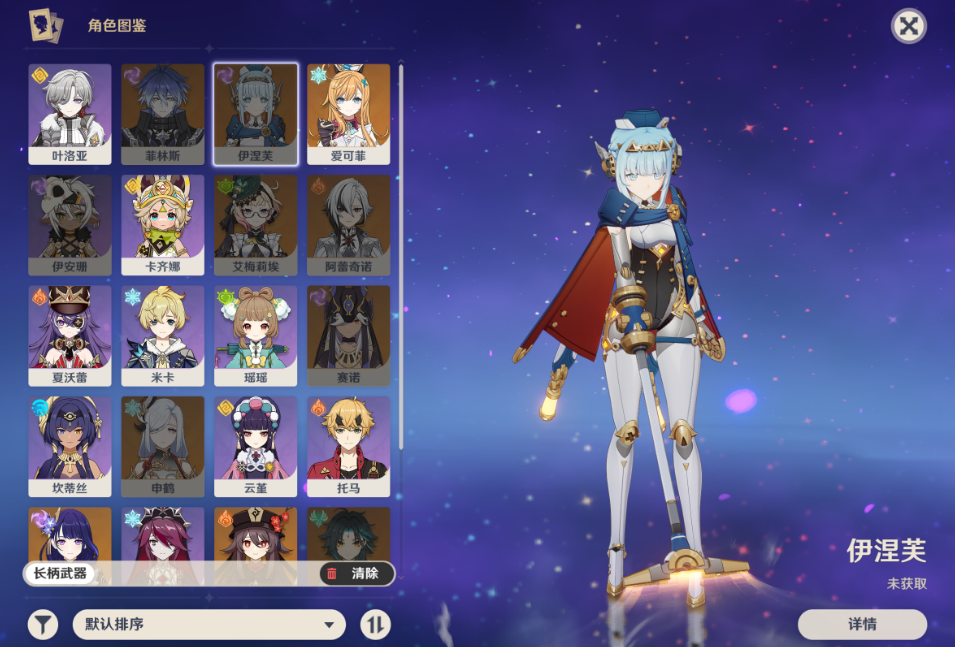Choose the 艾梅莉埃 character card
Image resolution: width=955 pixels, height=647 pixels.
tap(255, 224)
